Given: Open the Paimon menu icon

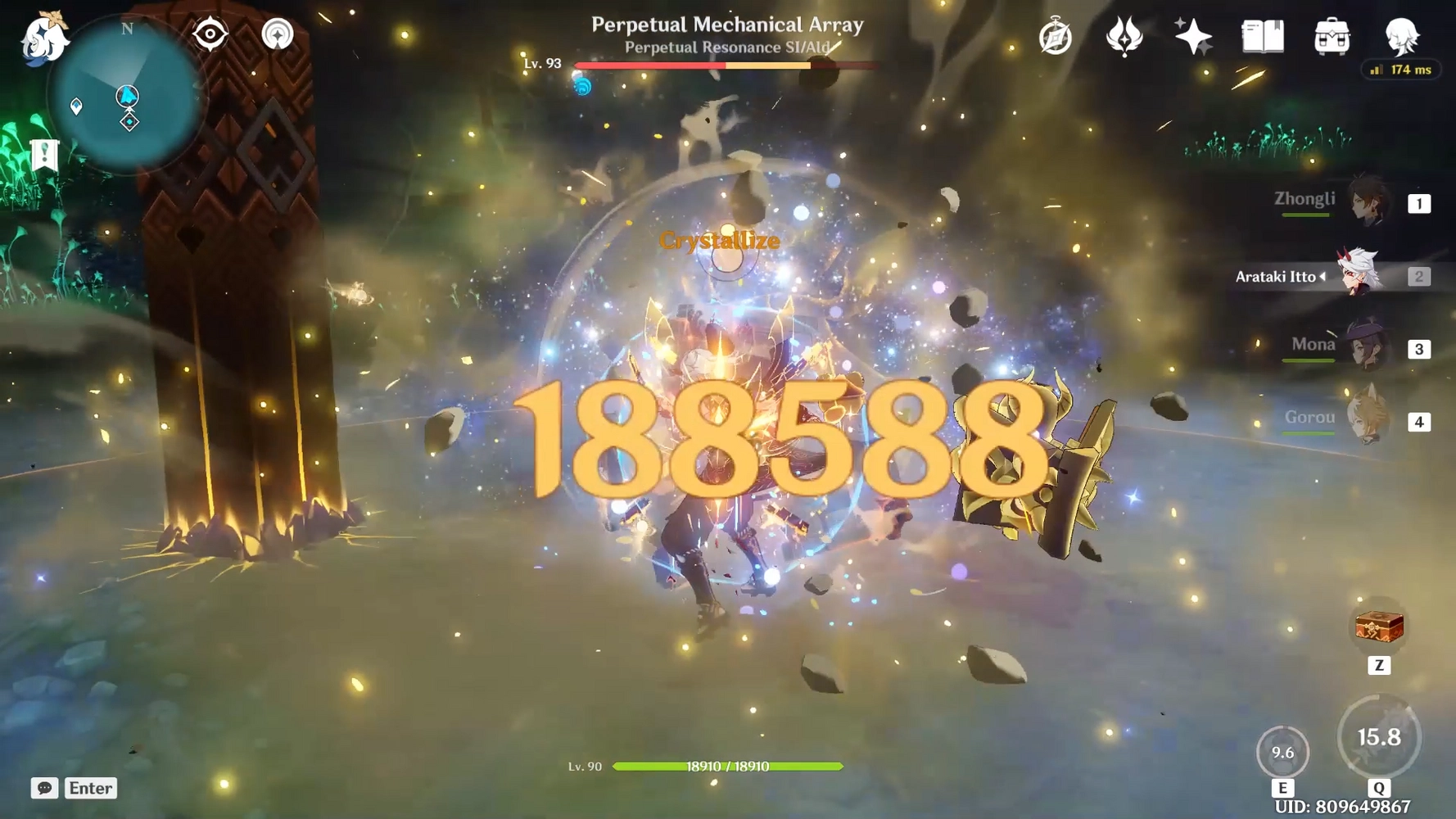Looking at the screenshot, I should click(43, 38).
